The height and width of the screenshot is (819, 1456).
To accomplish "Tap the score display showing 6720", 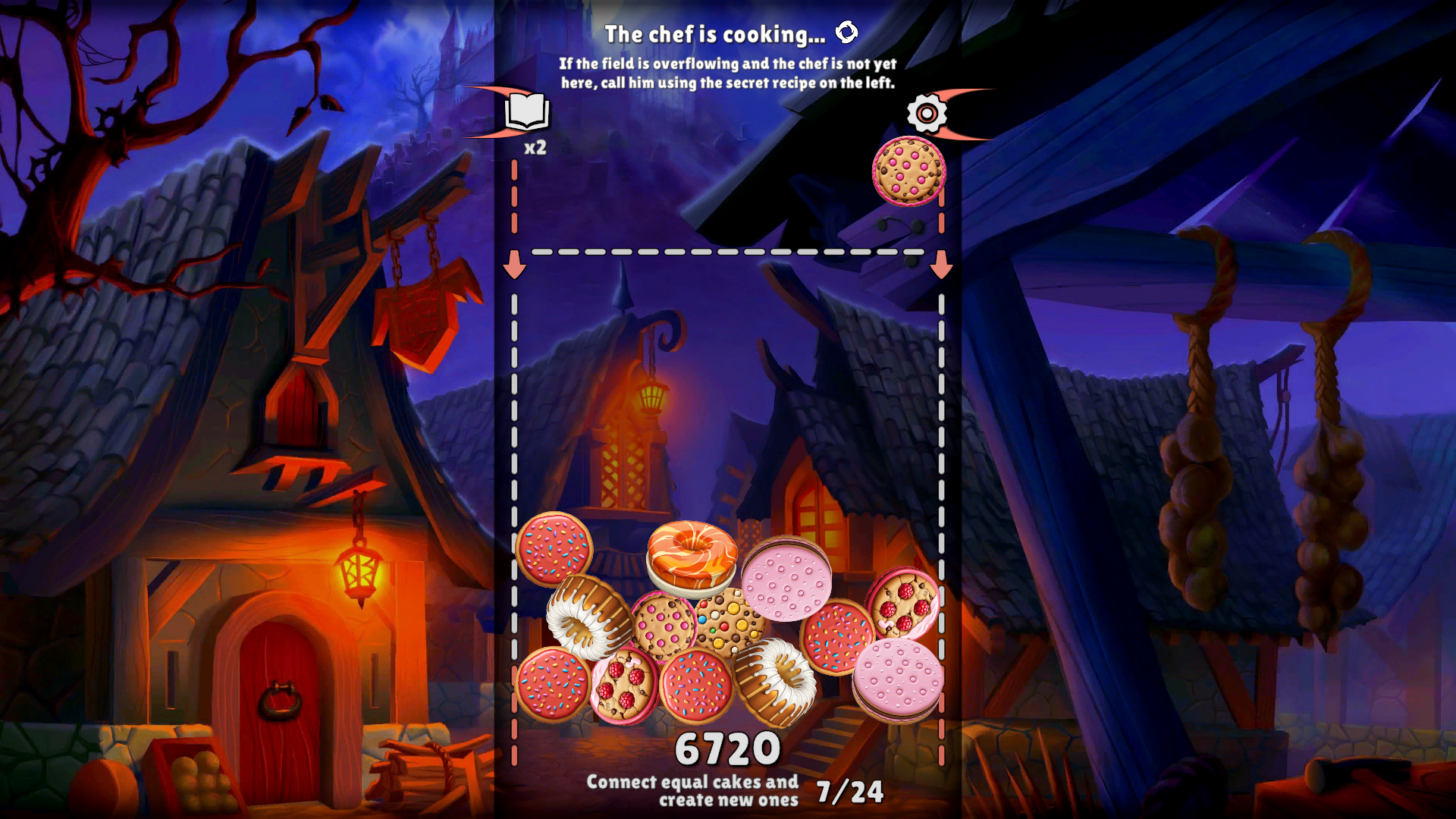I will point(728,747).
